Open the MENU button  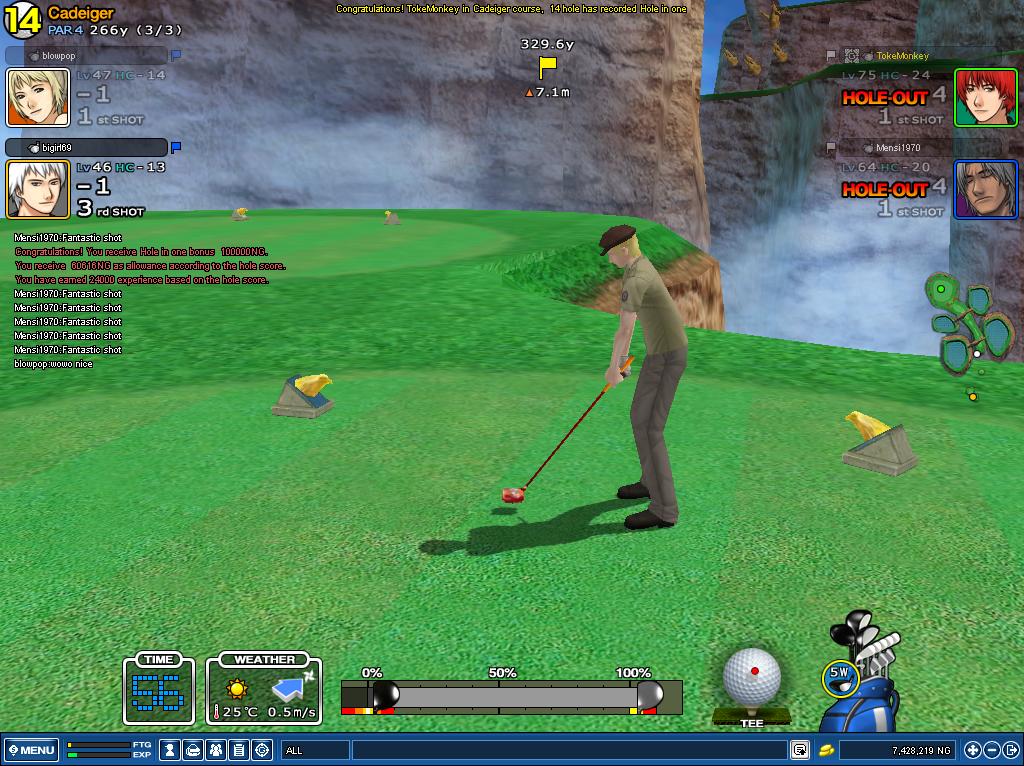pyautogui.click(x=31, y=750)
